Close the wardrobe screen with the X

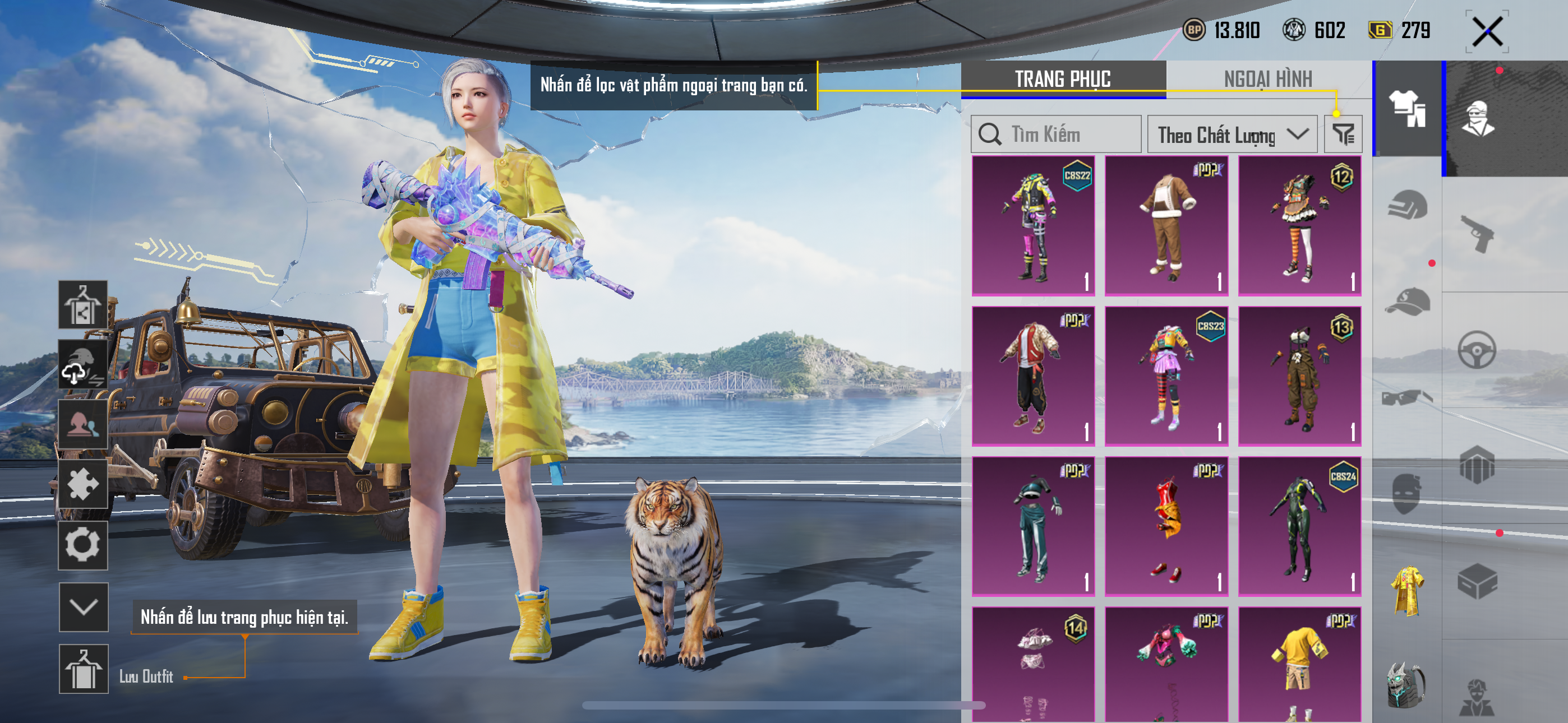pyautogui.click(x=1487, y=31)
